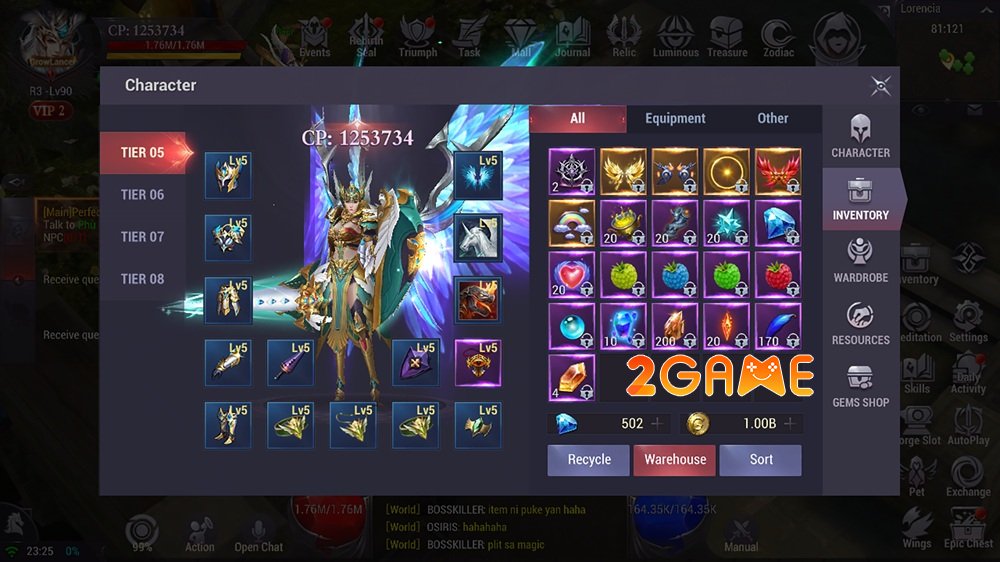Show only Equipment items

click(675, 118)
